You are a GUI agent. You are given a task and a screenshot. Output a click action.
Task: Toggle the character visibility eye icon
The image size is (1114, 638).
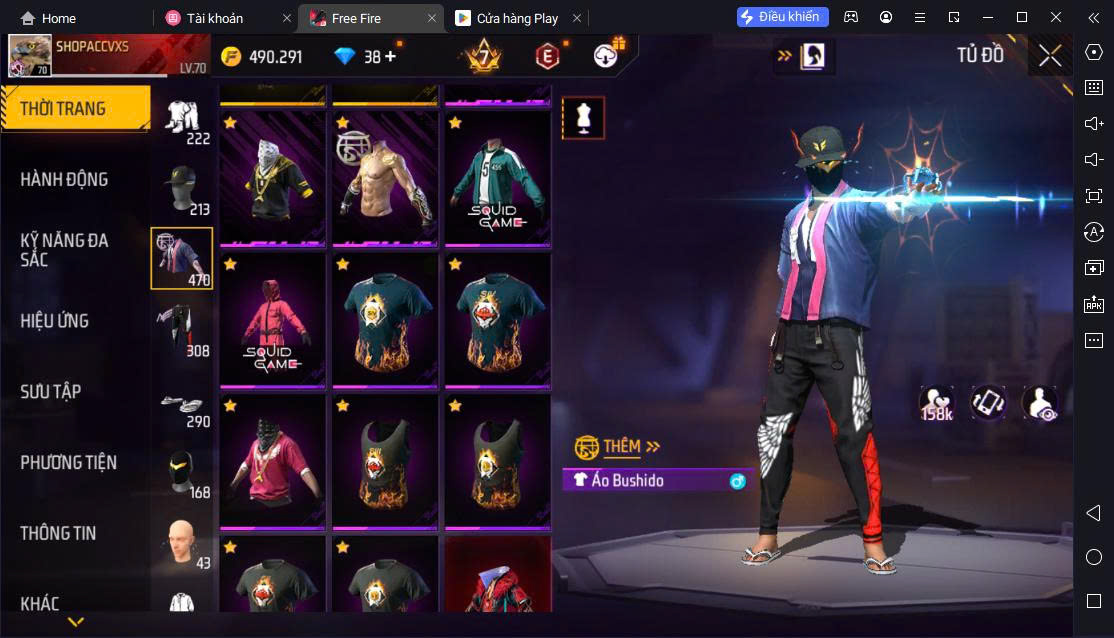pyautogui.click(x=1040, y=403)
